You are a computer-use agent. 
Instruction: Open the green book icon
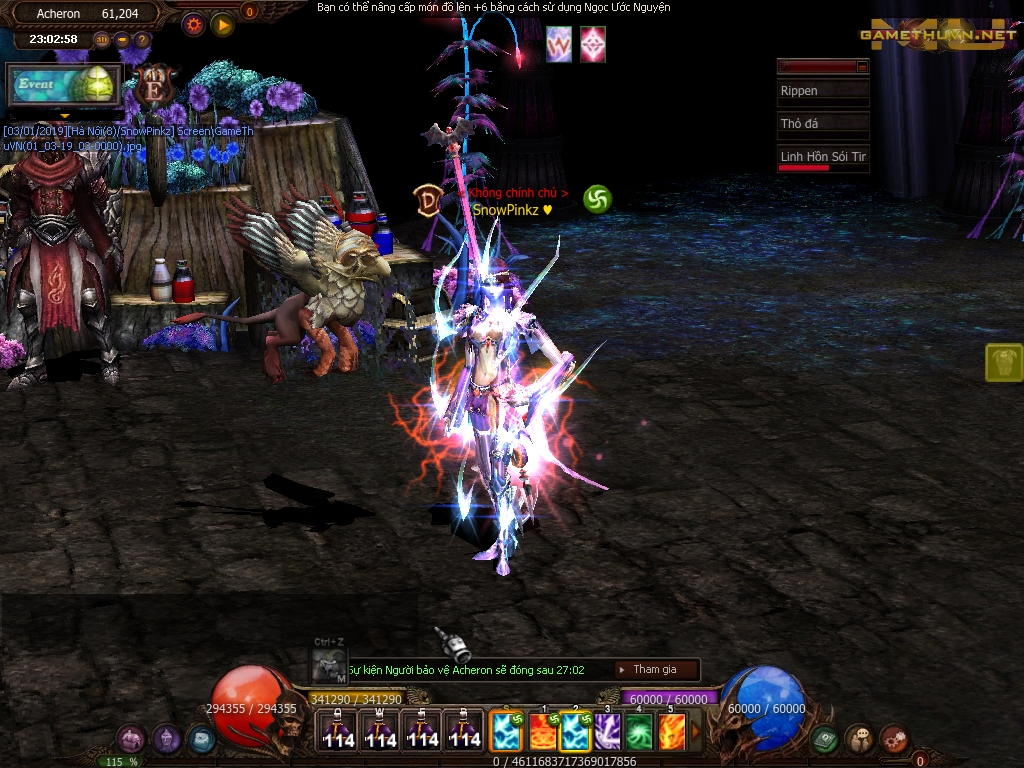824,740
